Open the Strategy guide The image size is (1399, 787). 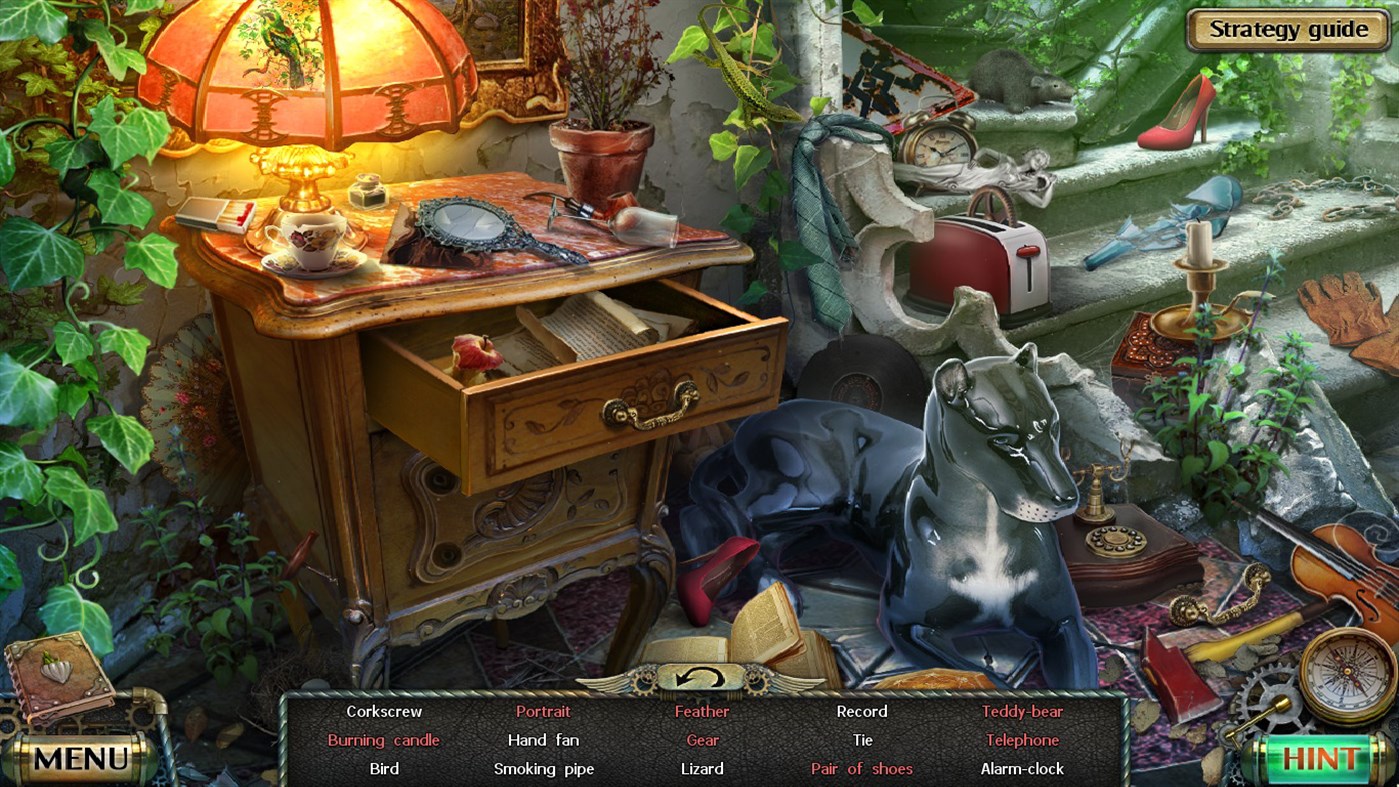point(1288,30)
